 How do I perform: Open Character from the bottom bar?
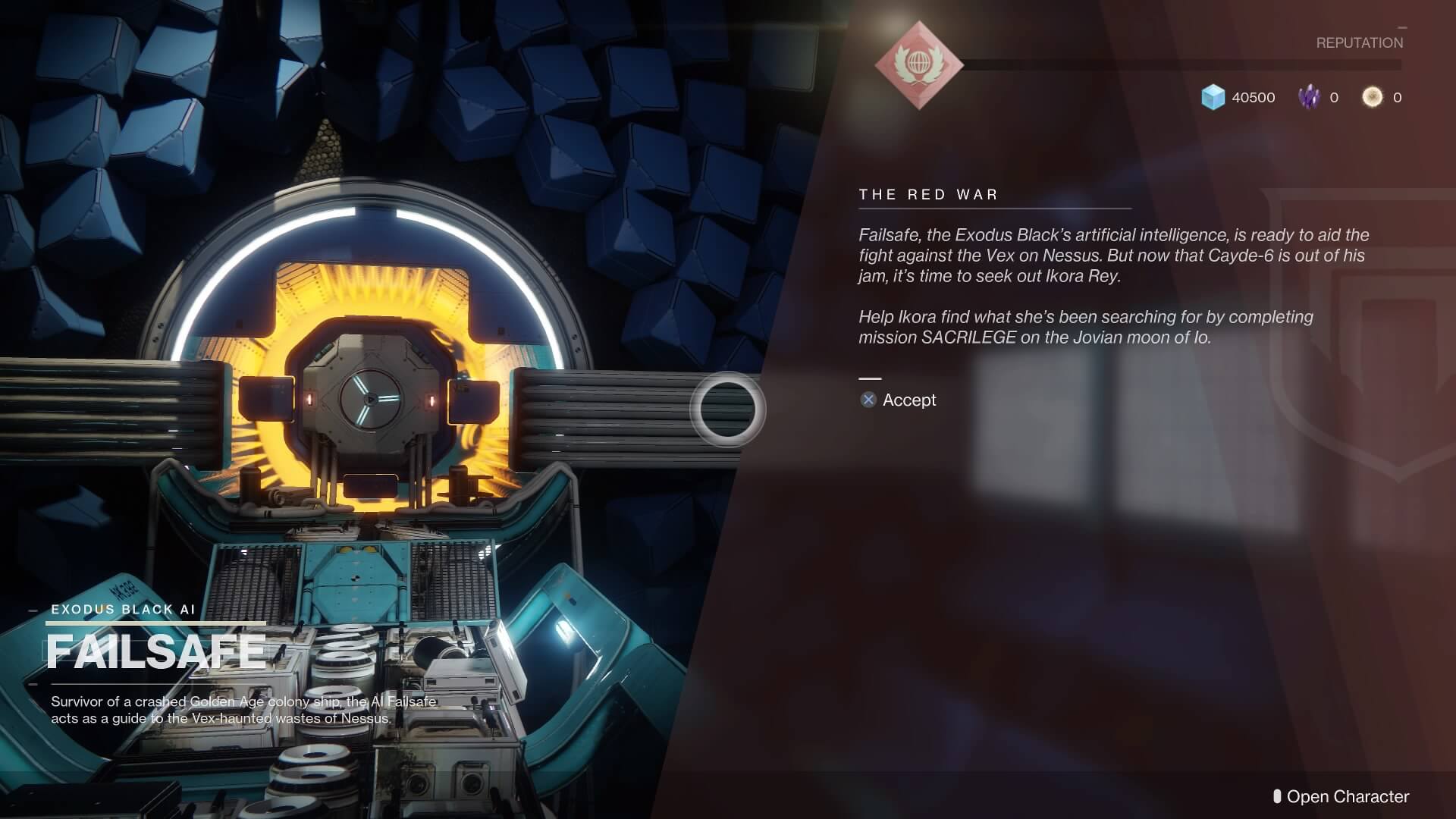pyautogui.click(x=1341, y=796)
